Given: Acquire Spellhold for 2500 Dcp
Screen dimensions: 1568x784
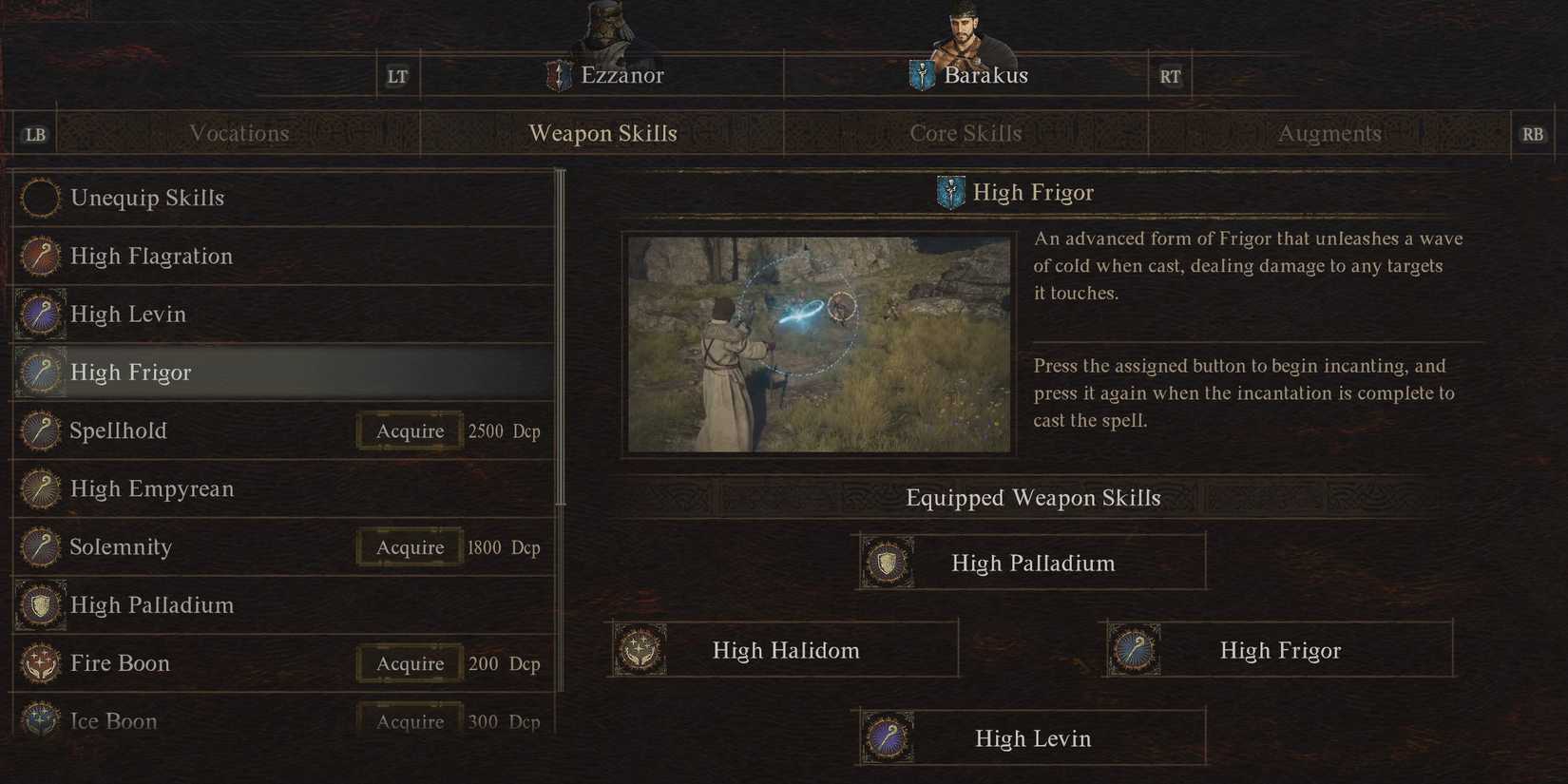Looking at the screenshot, I should [409, 430].
